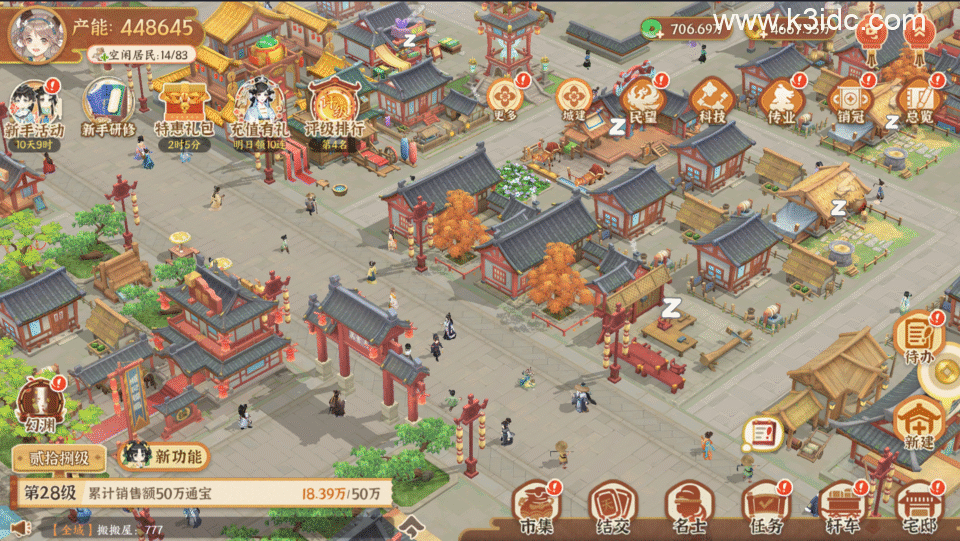Open the 总览 overview menu
This screenshot has width=960, height=541.
(x=916, y=98)
